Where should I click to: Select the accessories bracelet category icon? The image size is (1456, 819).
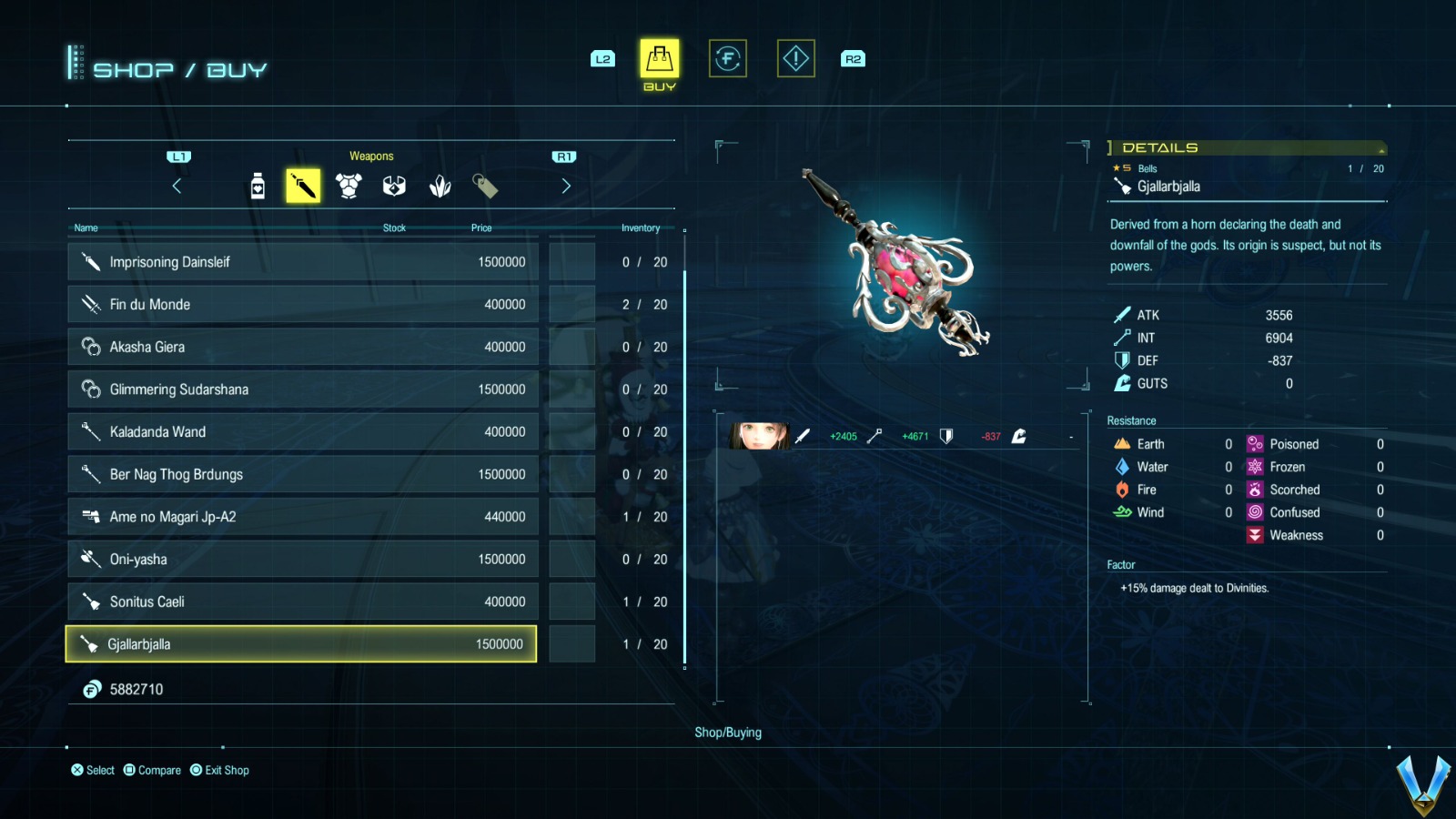click(x=395, y=185)
